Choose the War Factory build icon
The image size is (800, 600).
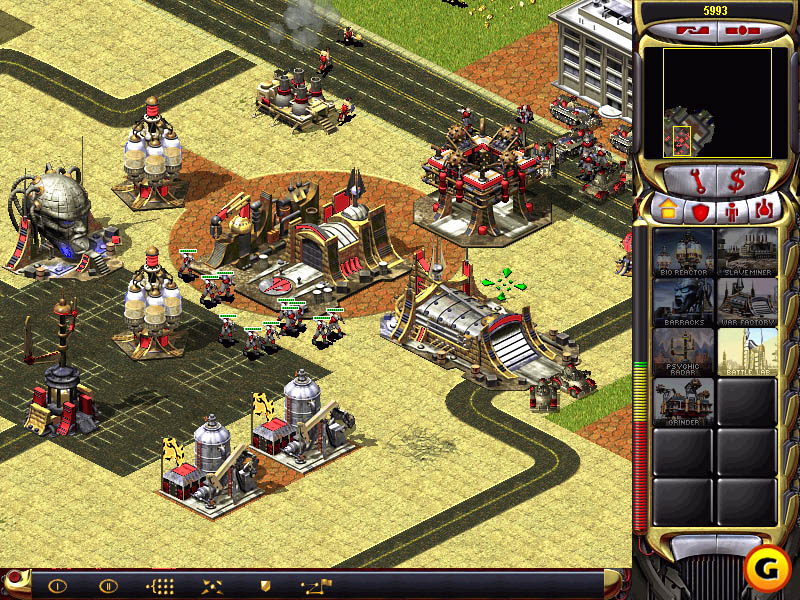(747, 302)
